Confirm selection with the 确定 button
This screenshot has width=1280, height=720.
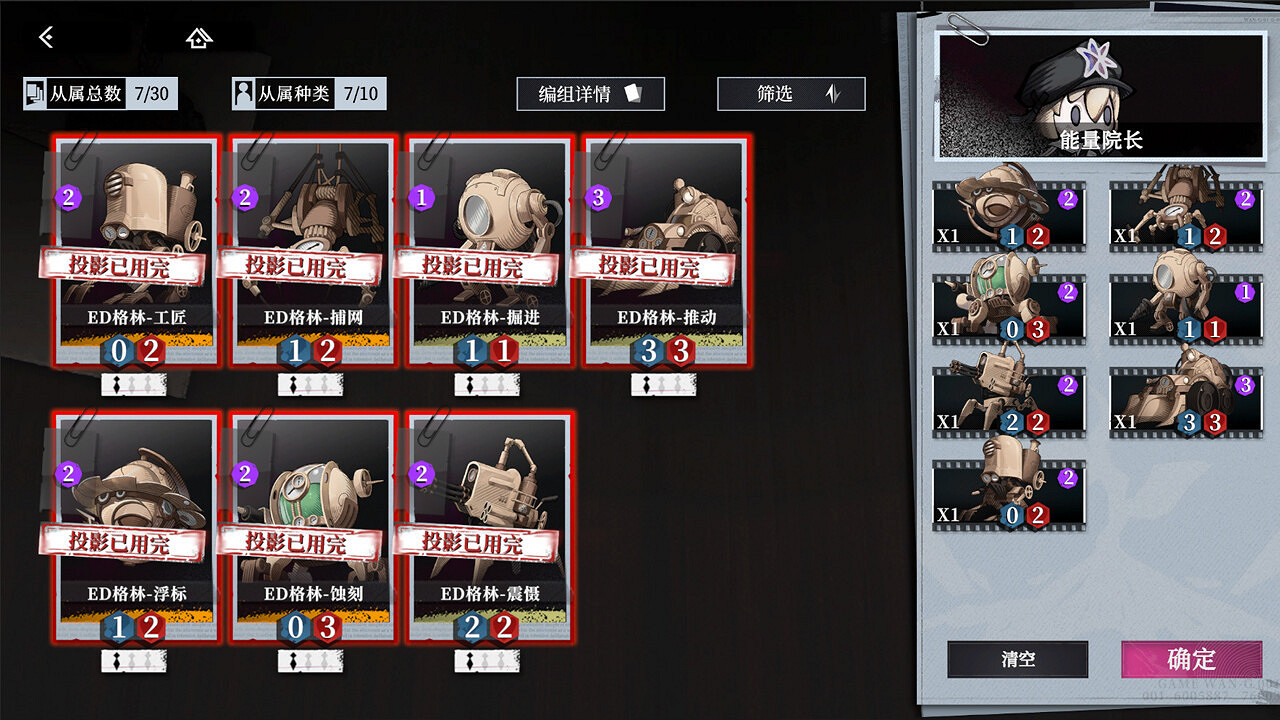click(1190, 660)
